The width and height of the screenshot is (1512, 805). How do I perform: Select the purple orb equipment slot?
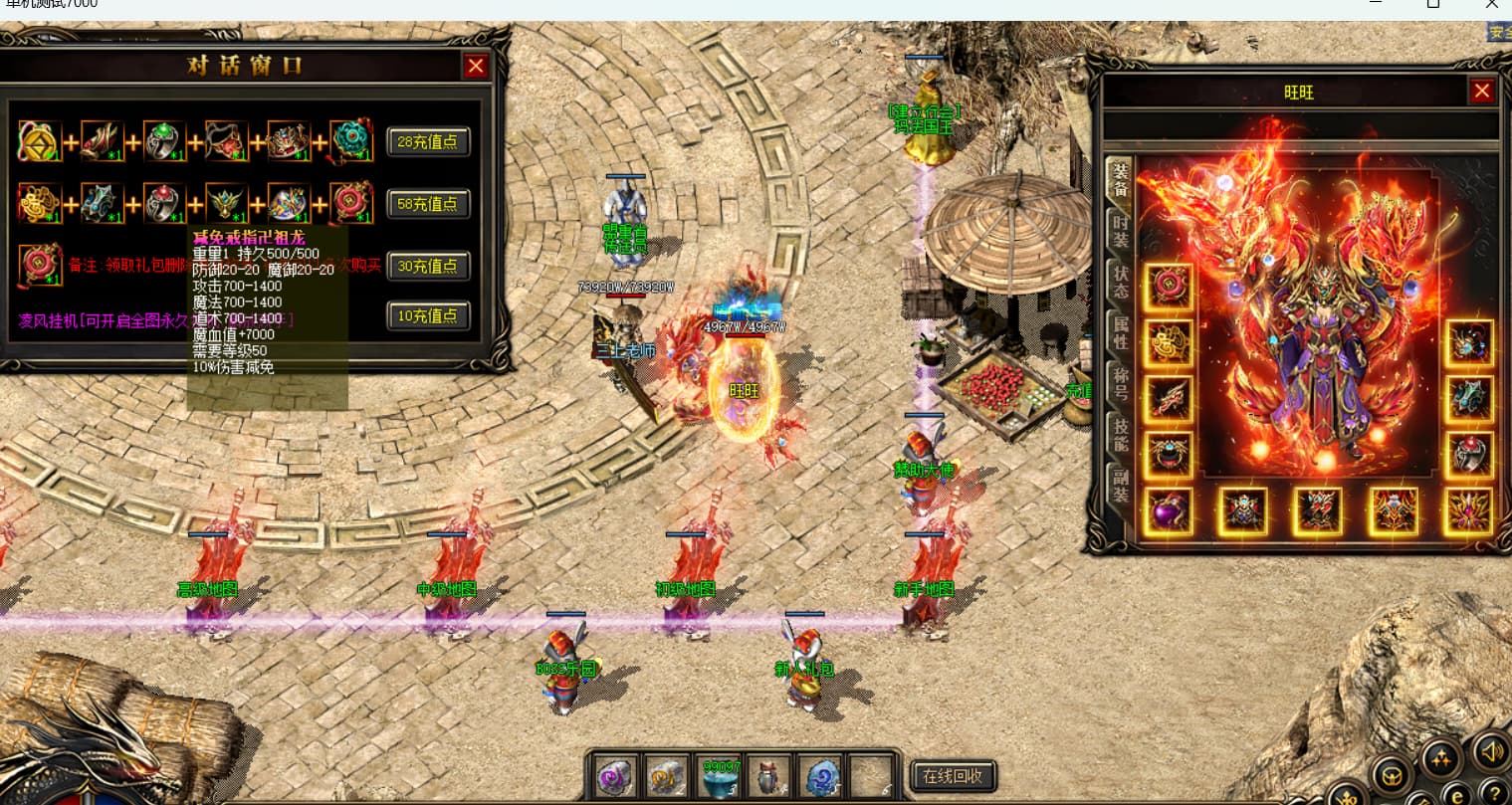point(1169,511)
